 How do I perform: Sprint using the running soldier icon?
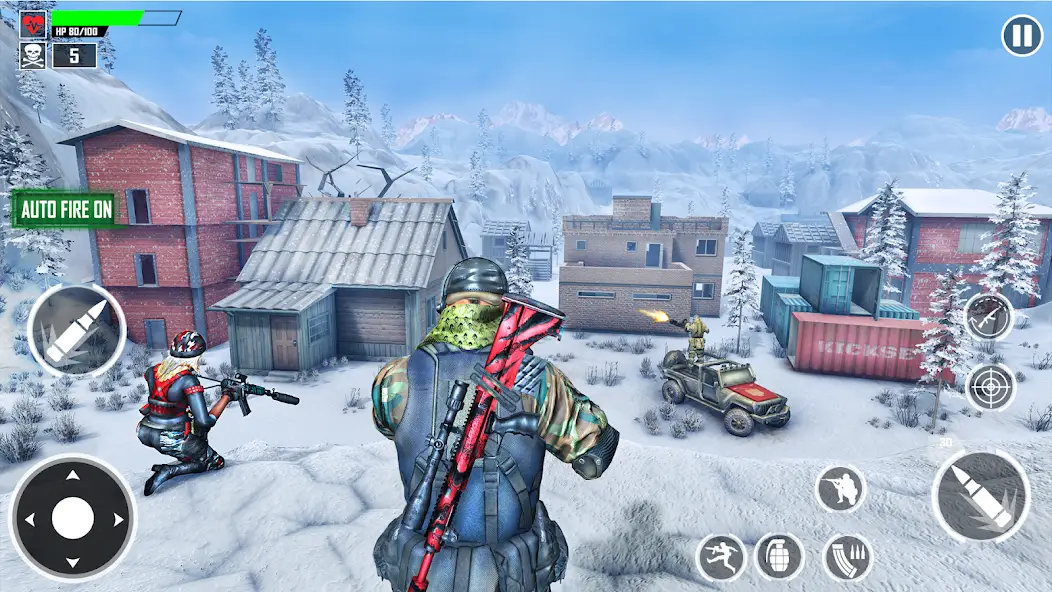720,557
